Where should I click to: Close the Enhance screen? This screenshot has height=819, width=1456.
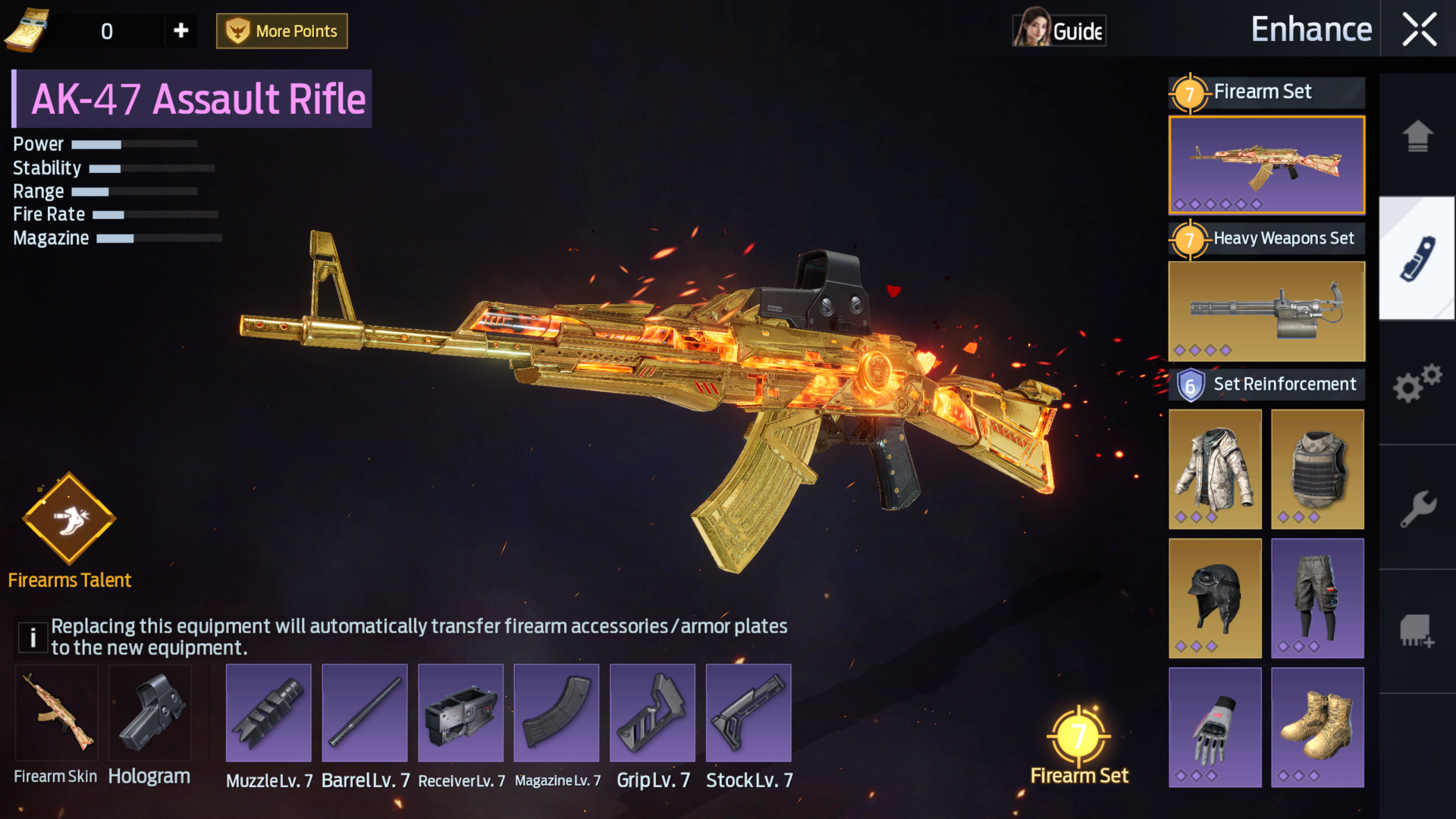coord(1419,30)
